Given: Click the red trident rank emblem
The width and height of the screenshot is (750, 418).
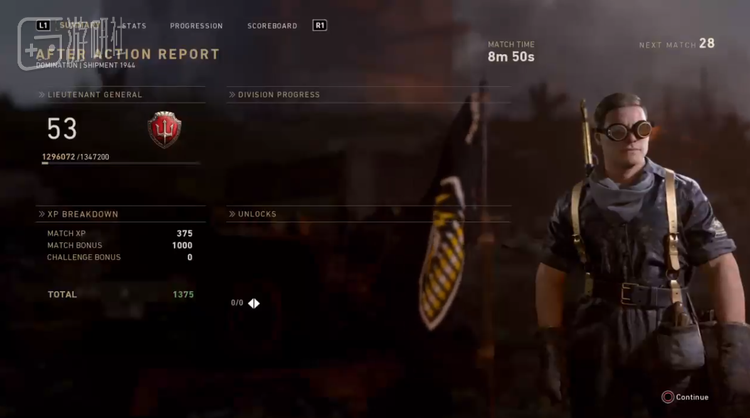Looking at the screenshot, I should (164, 129).
